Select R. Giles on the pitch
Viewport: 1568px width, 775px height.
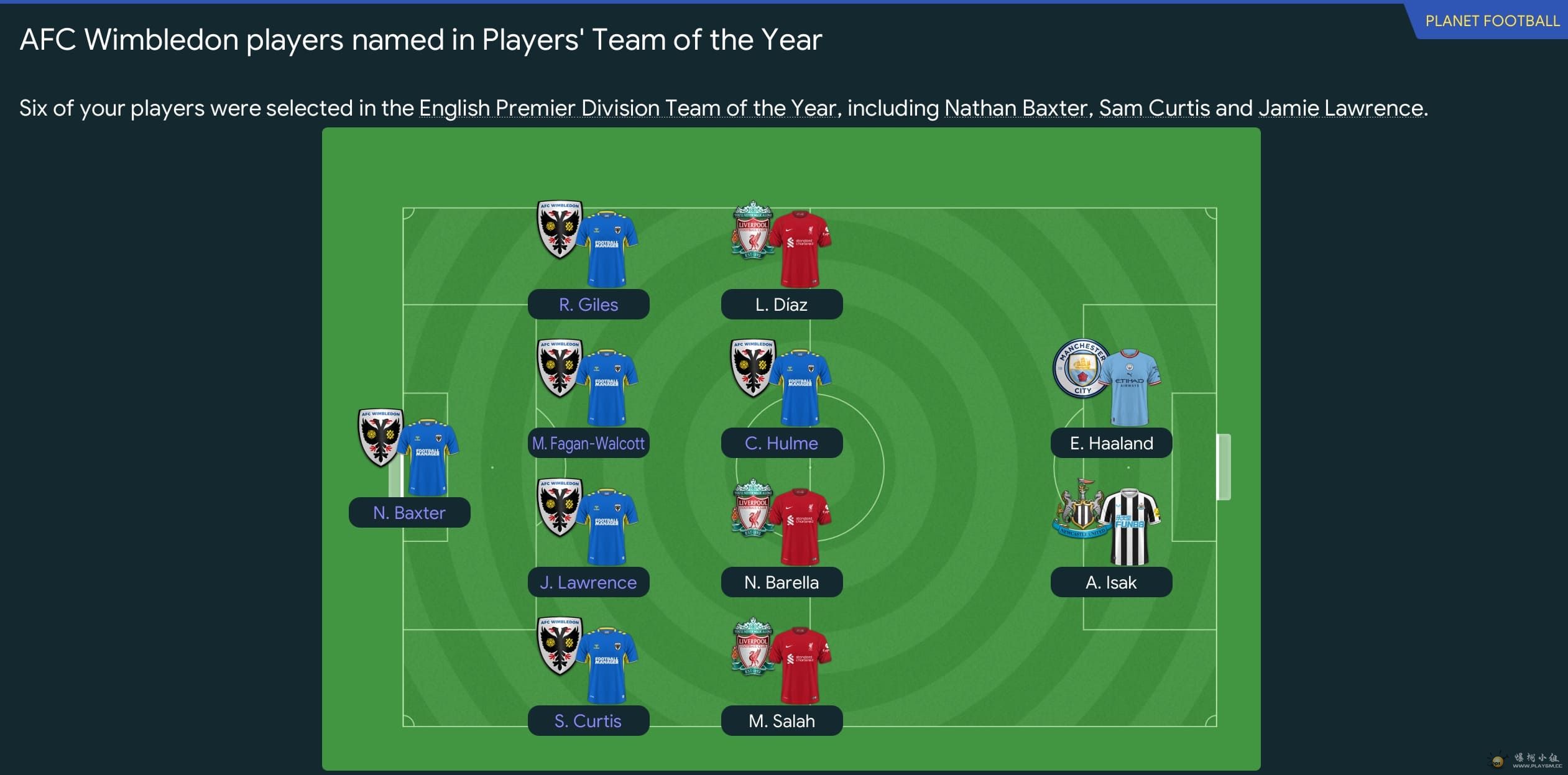tap(588, 305)
